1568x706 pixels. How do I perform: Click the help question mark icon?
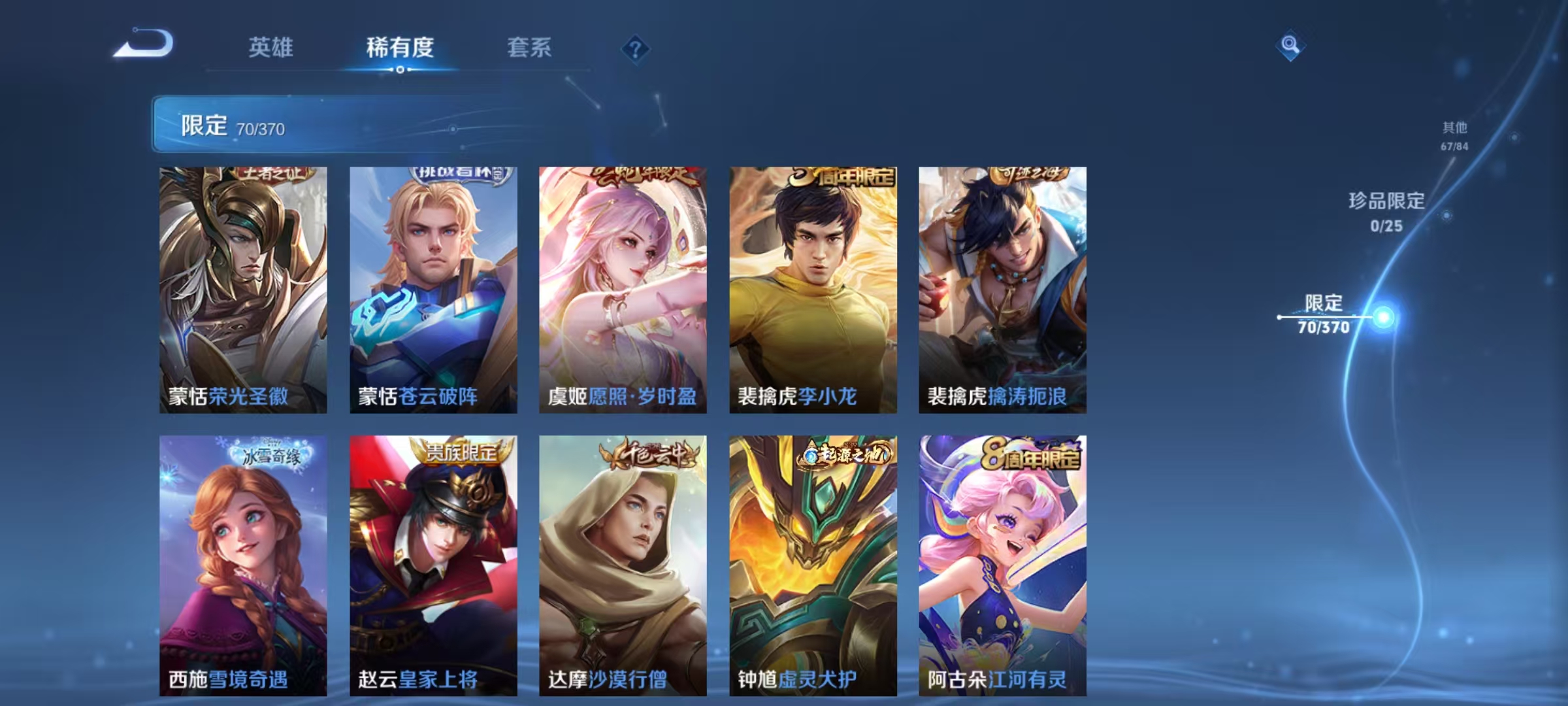(638, 49)
